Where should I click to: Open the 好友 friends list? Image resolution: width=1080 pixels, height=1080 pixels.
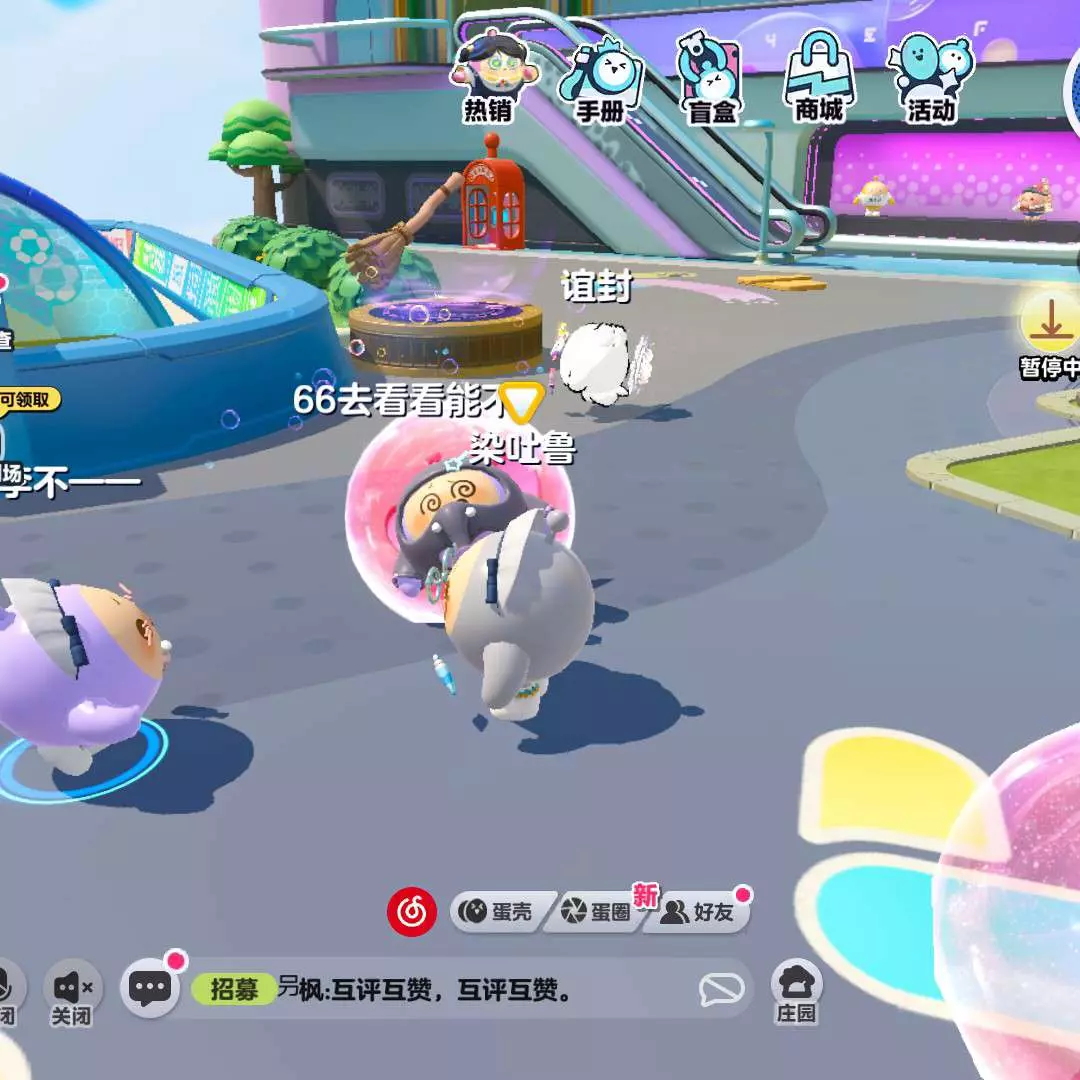tap(698, 912)
